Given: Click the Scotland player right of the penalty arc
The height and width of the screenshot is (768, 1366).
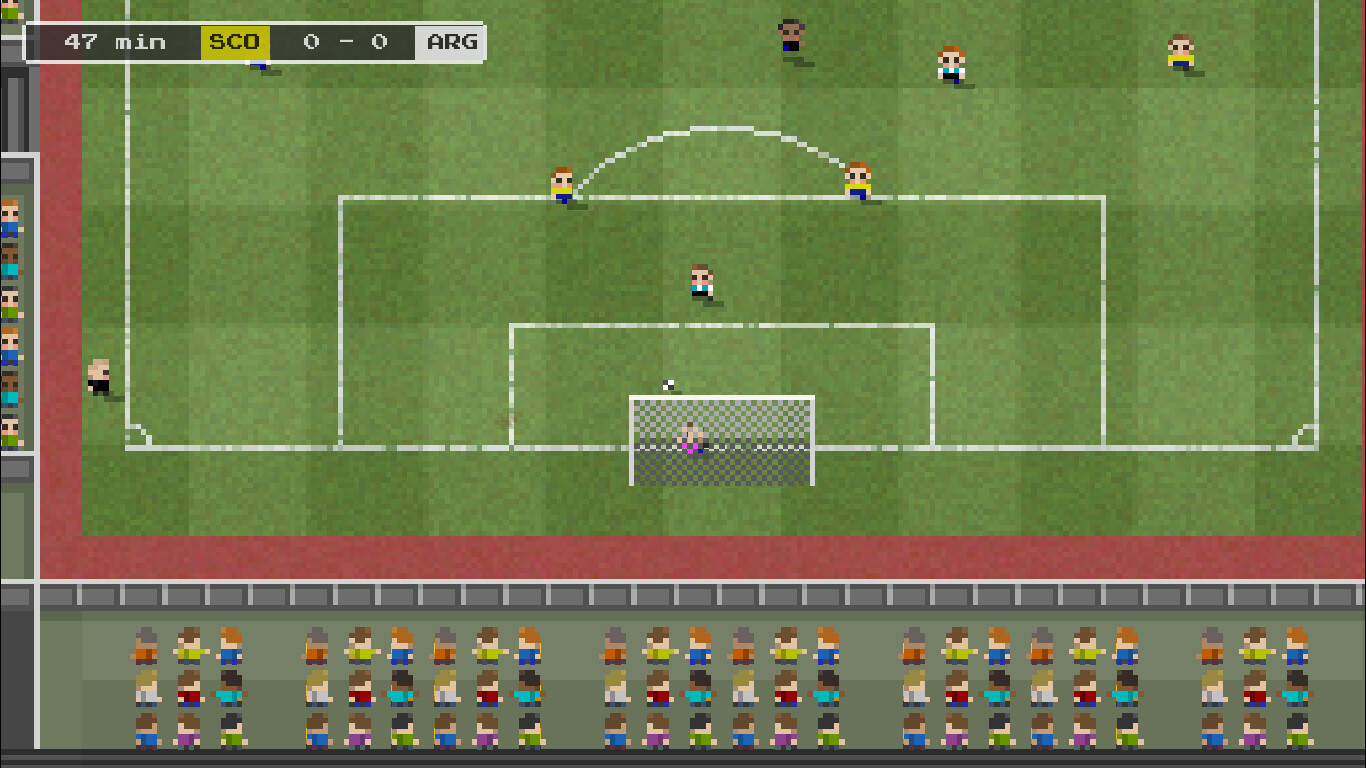Looking at the screenshot, I should (856, 180).
